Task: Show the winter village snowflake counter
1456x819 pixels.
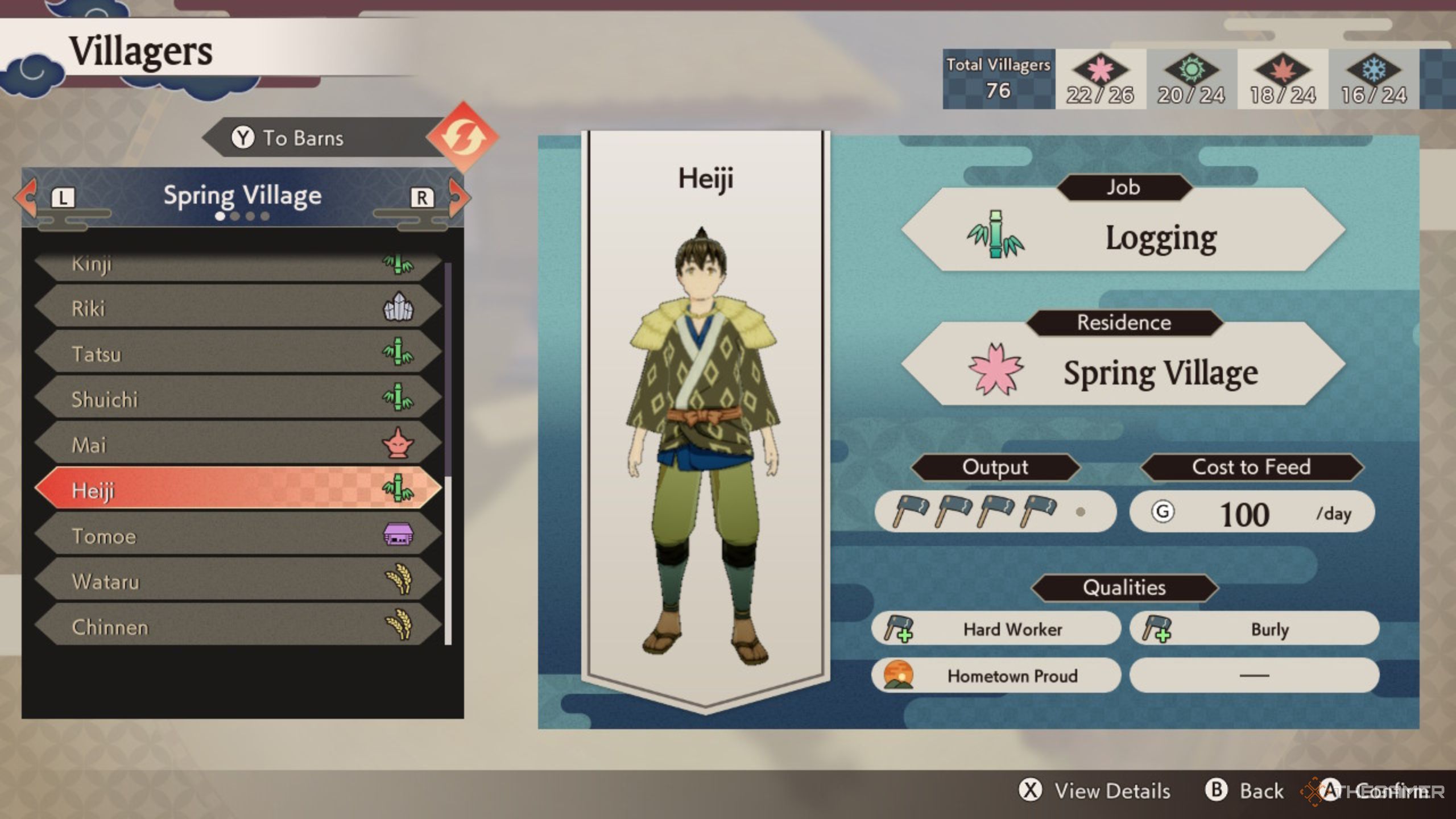Action: coord(1374,80)
